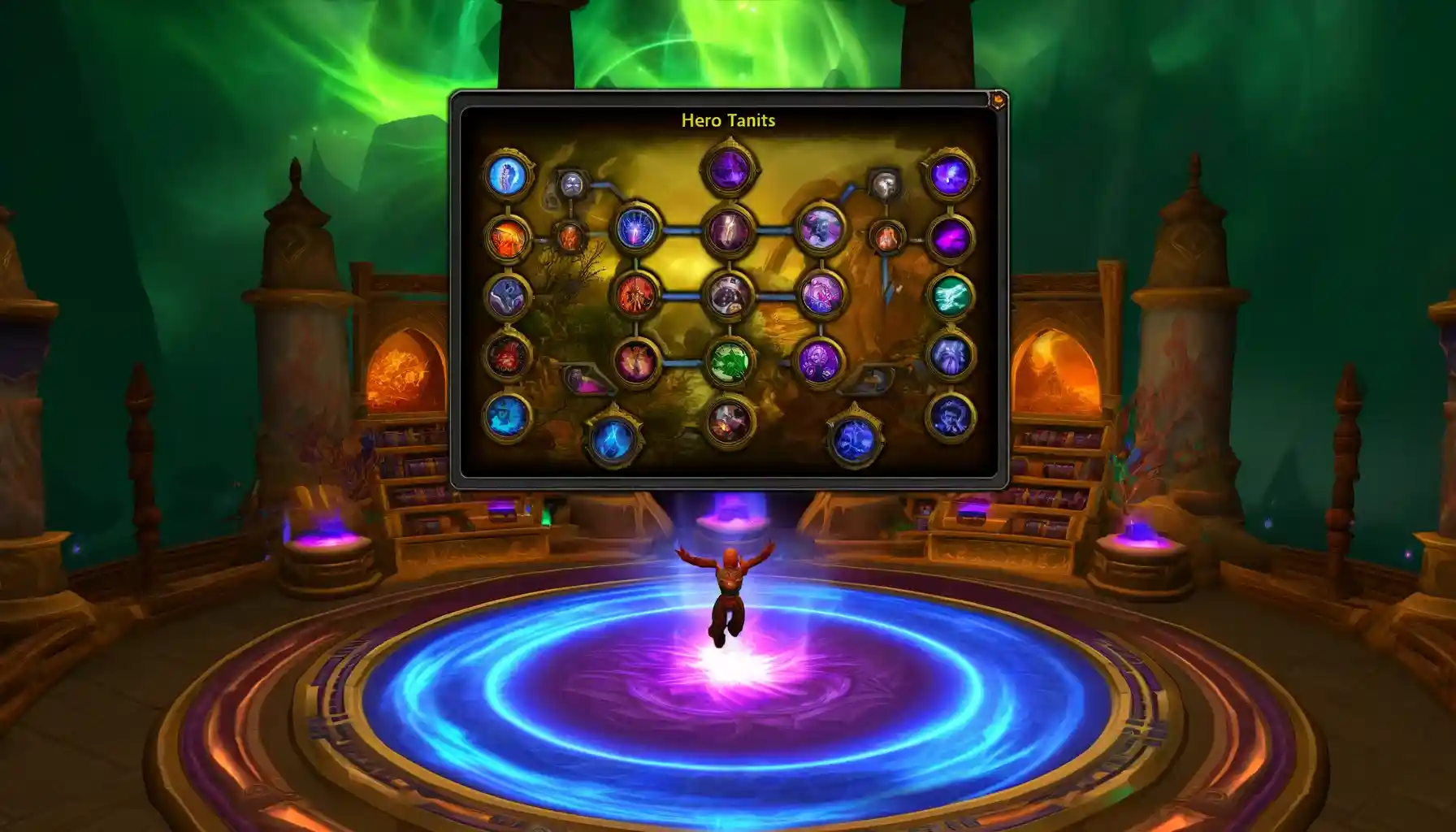Select the green swirling leaf talent node
Screen dimensions: 1456x832
pyautogui.click(x=730, y=362)
